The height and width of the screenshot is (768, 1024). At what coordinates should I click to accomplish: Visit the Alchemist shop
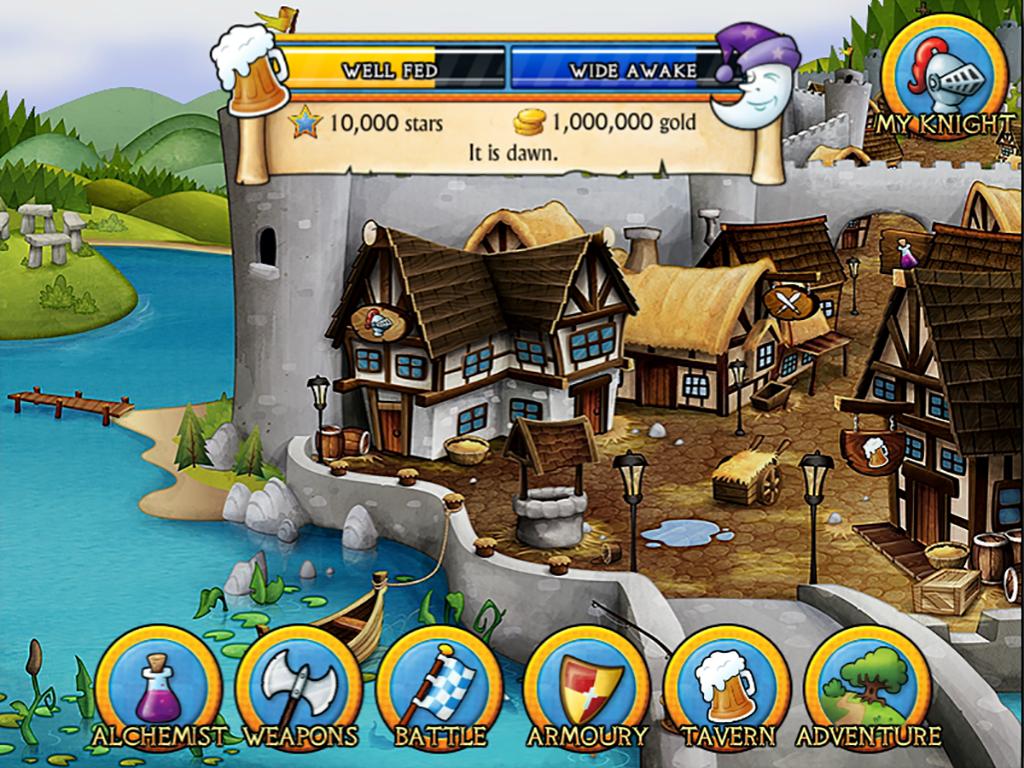(x=158, y=687)
